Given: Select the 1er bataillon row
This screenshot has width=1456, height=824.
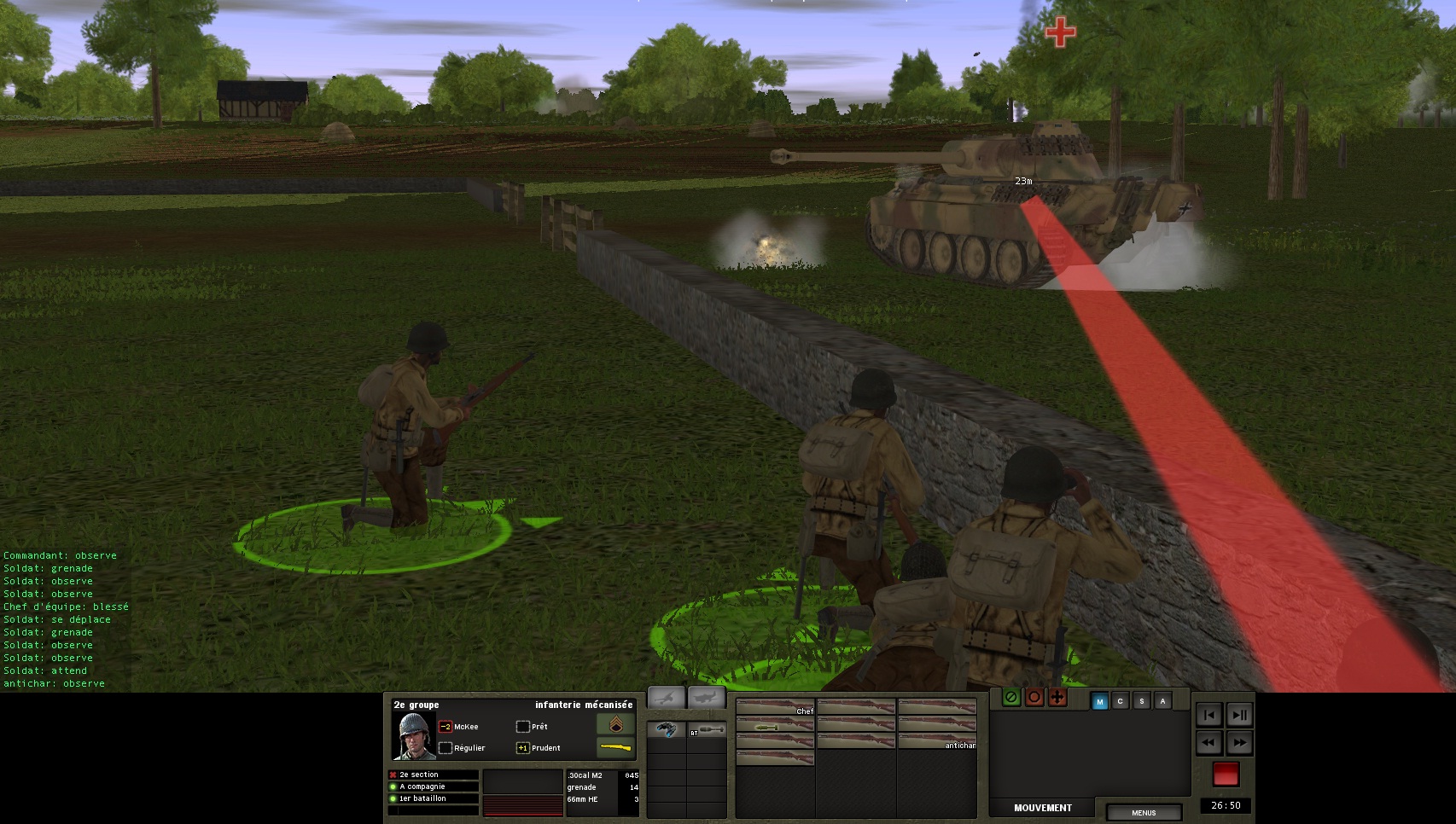Looking at the screenshot, I should tap(433, 798).
